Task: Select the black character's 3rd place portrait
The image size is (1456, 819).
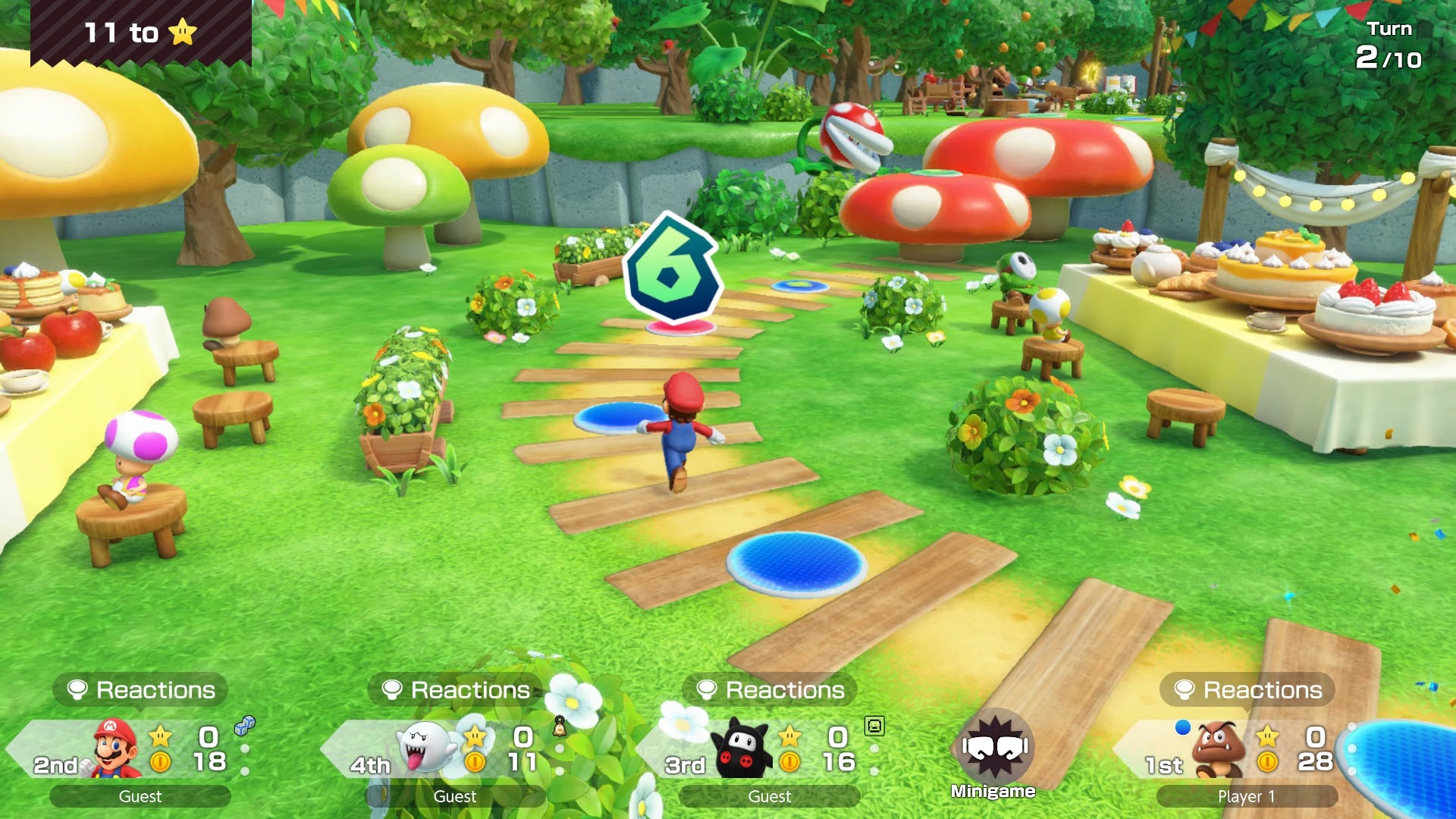Action: coord(739,748)
